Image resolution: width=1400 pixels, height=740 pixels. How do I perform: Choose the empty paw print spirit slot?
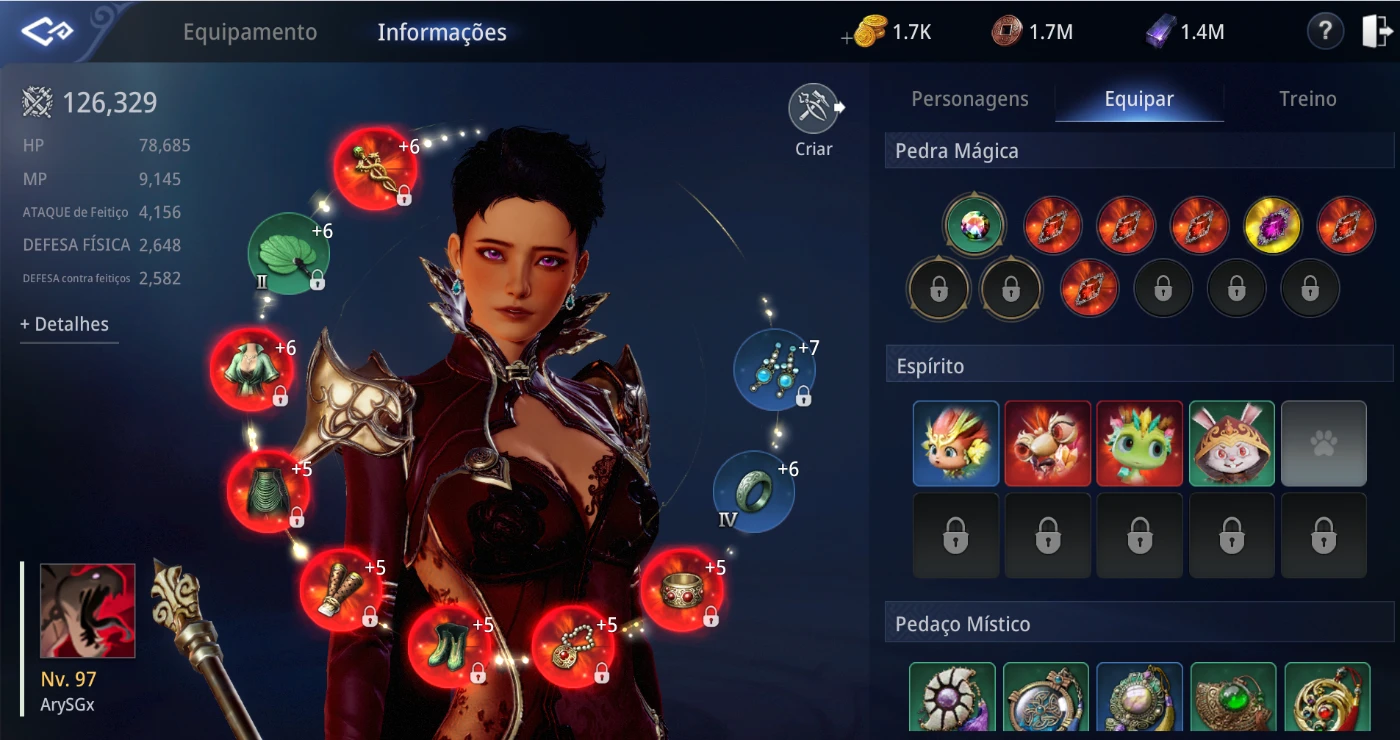1323,443
